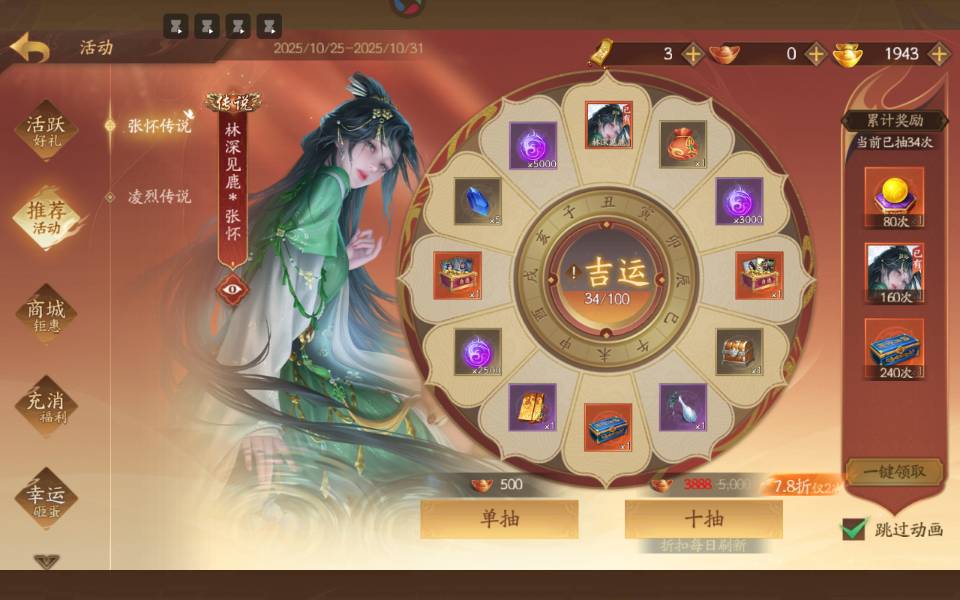Image resolution: width=960 pixels, height=600 pixels.
Task: Add gold ingots using the plus button
Action: (x=937, y=54)
